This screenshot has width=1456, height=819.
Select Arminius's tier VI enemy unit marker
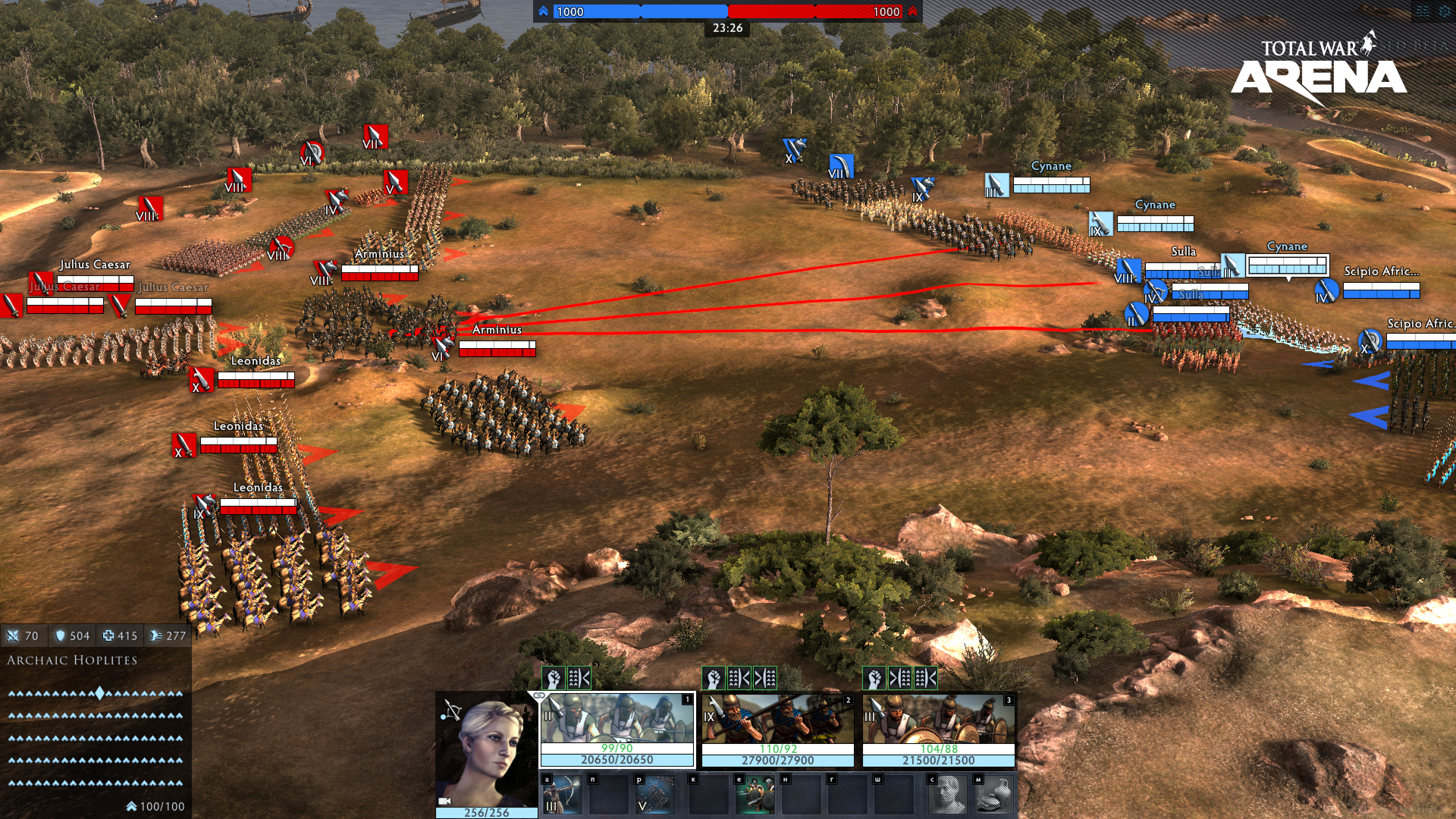442,349
